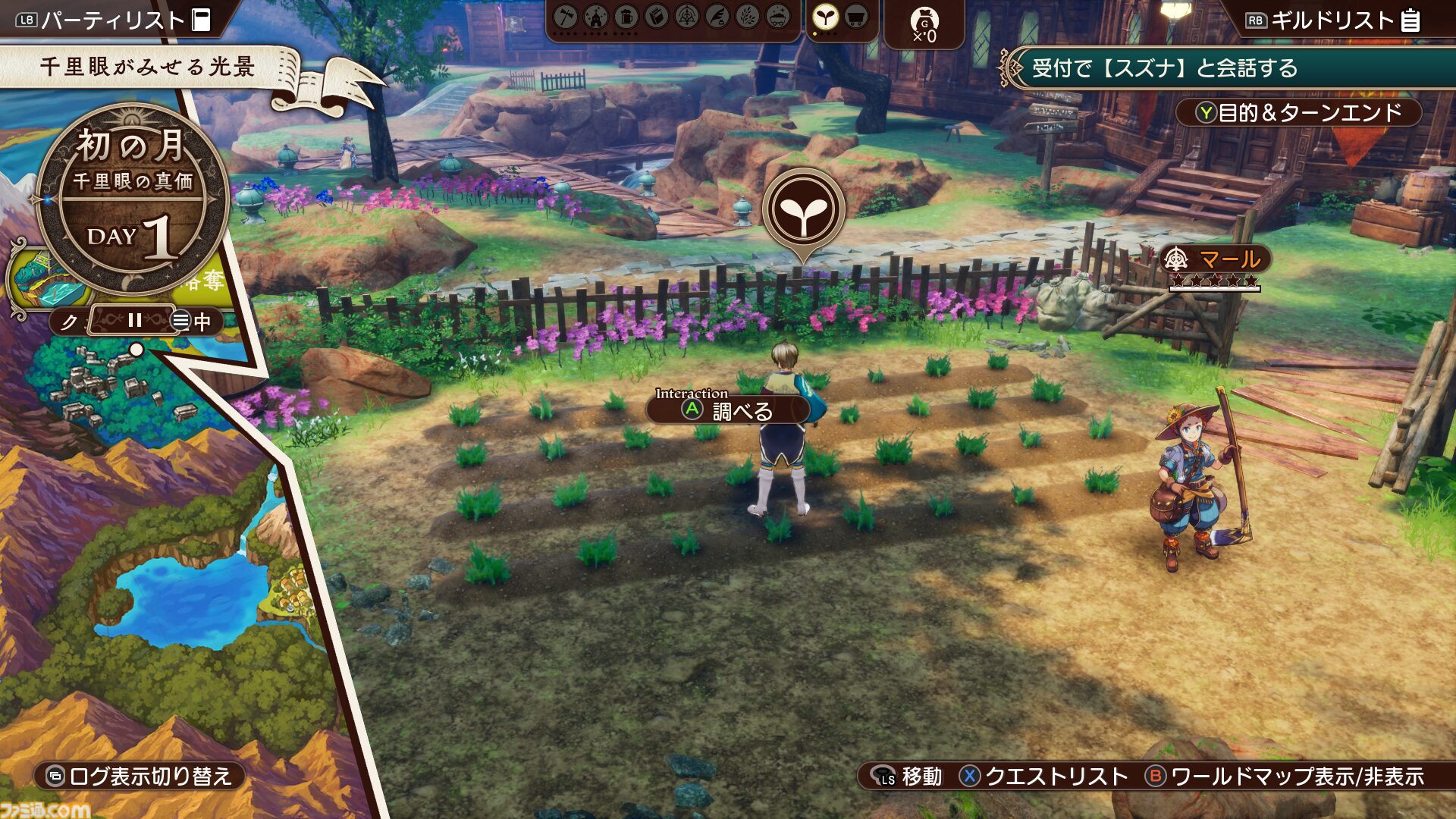Select the マール character name tag
This screenshot has height=819, width=1456.
(x=1215, y=259)
